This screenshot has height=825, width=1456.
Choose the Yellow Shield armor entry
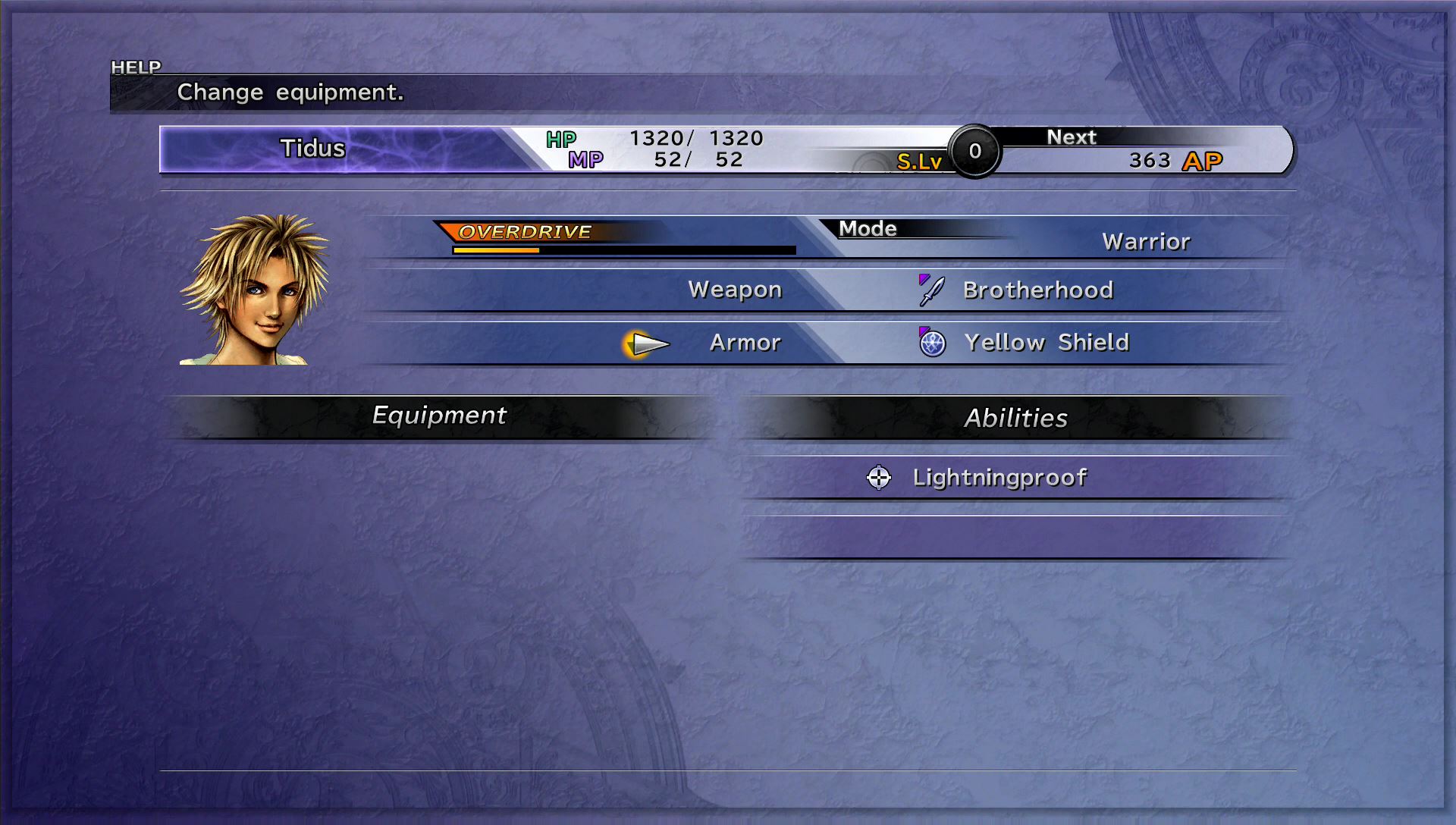(x=1046, y=343)
